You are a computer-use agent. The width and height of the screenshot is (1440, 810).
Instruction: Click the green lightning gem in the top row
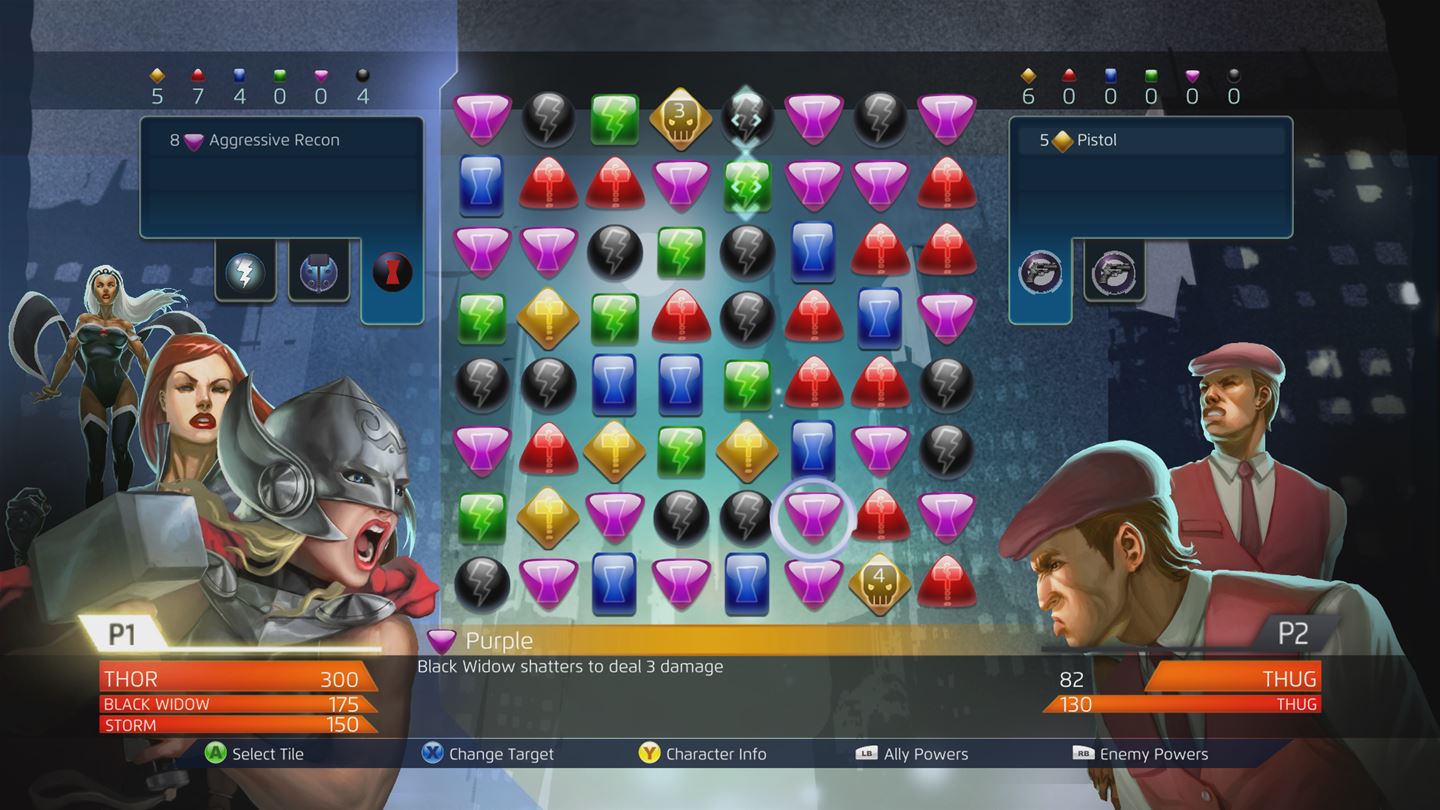click(x=614, y=117)
